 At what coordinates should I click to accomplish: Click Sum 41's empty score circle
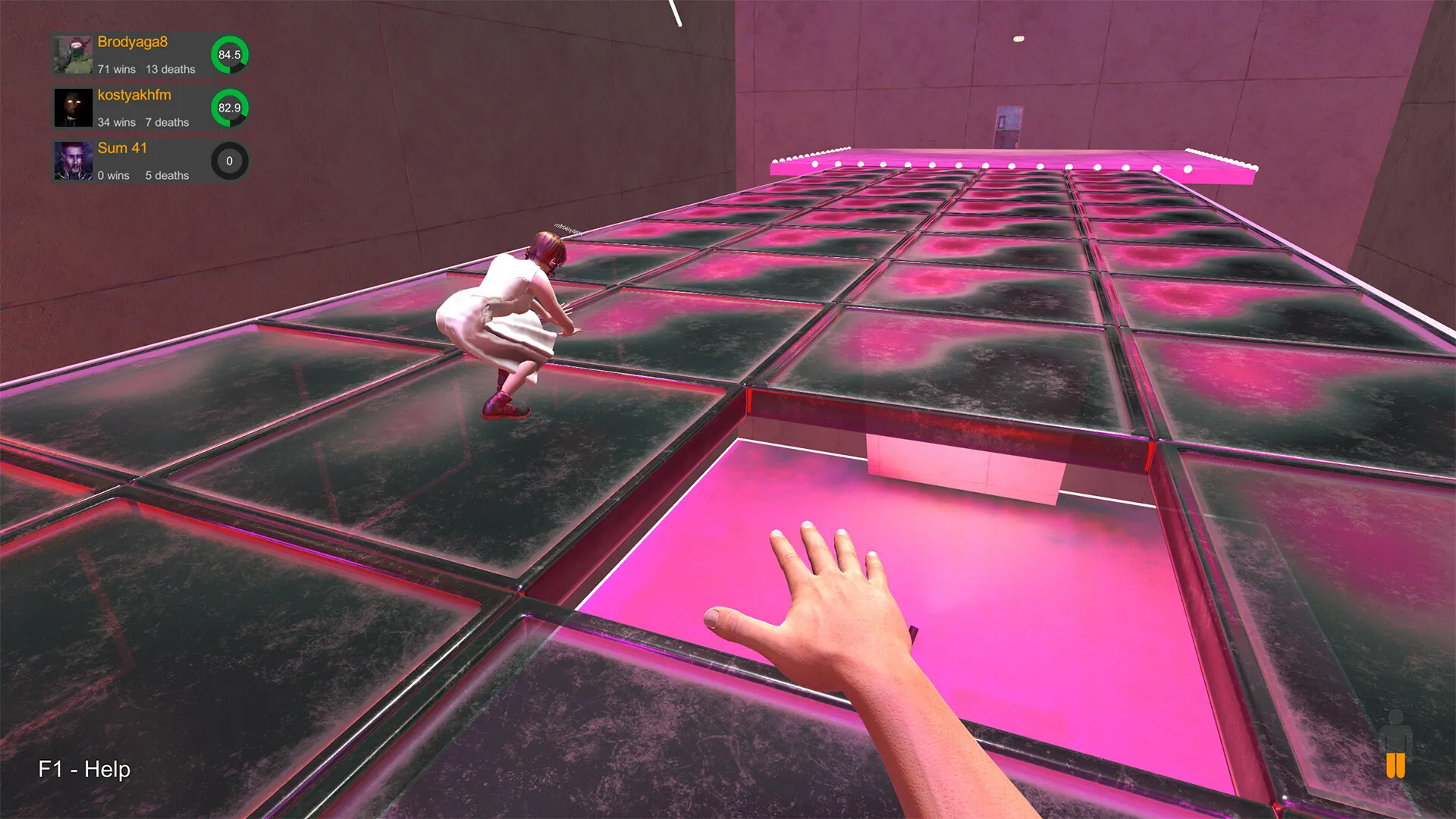pyautogui.click(x=229, y=161)
